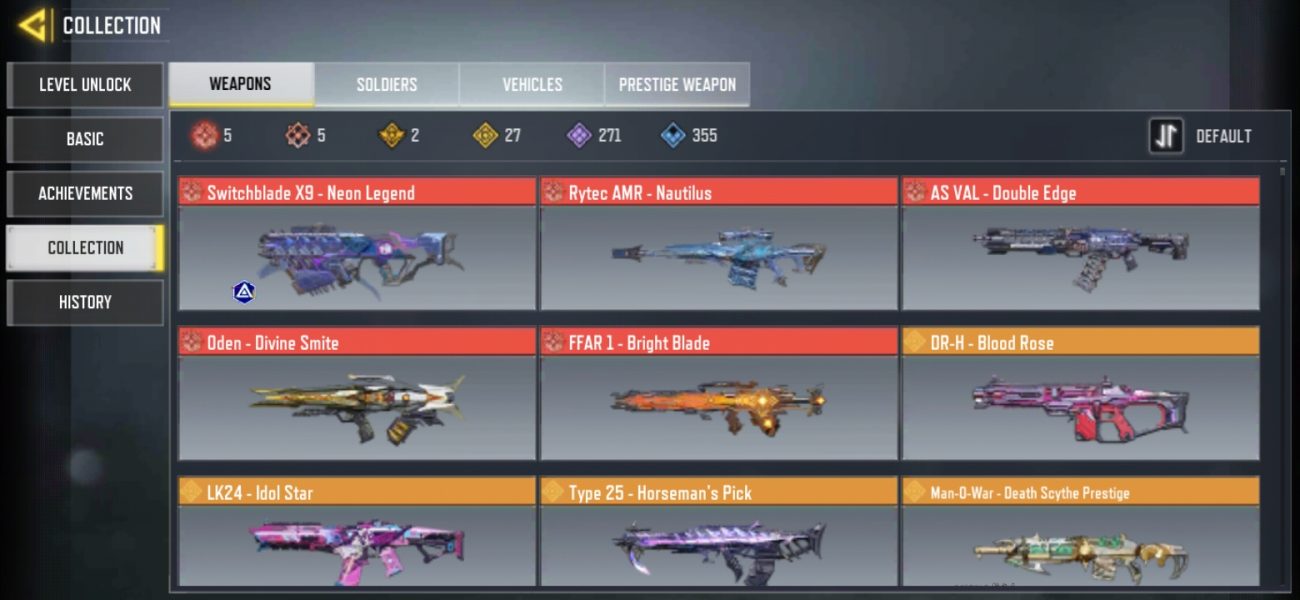Select Switchblade X9 Neon Legend skin
Image resolution: width=1300 pixels, height=600 pixels.
[357, 245]
